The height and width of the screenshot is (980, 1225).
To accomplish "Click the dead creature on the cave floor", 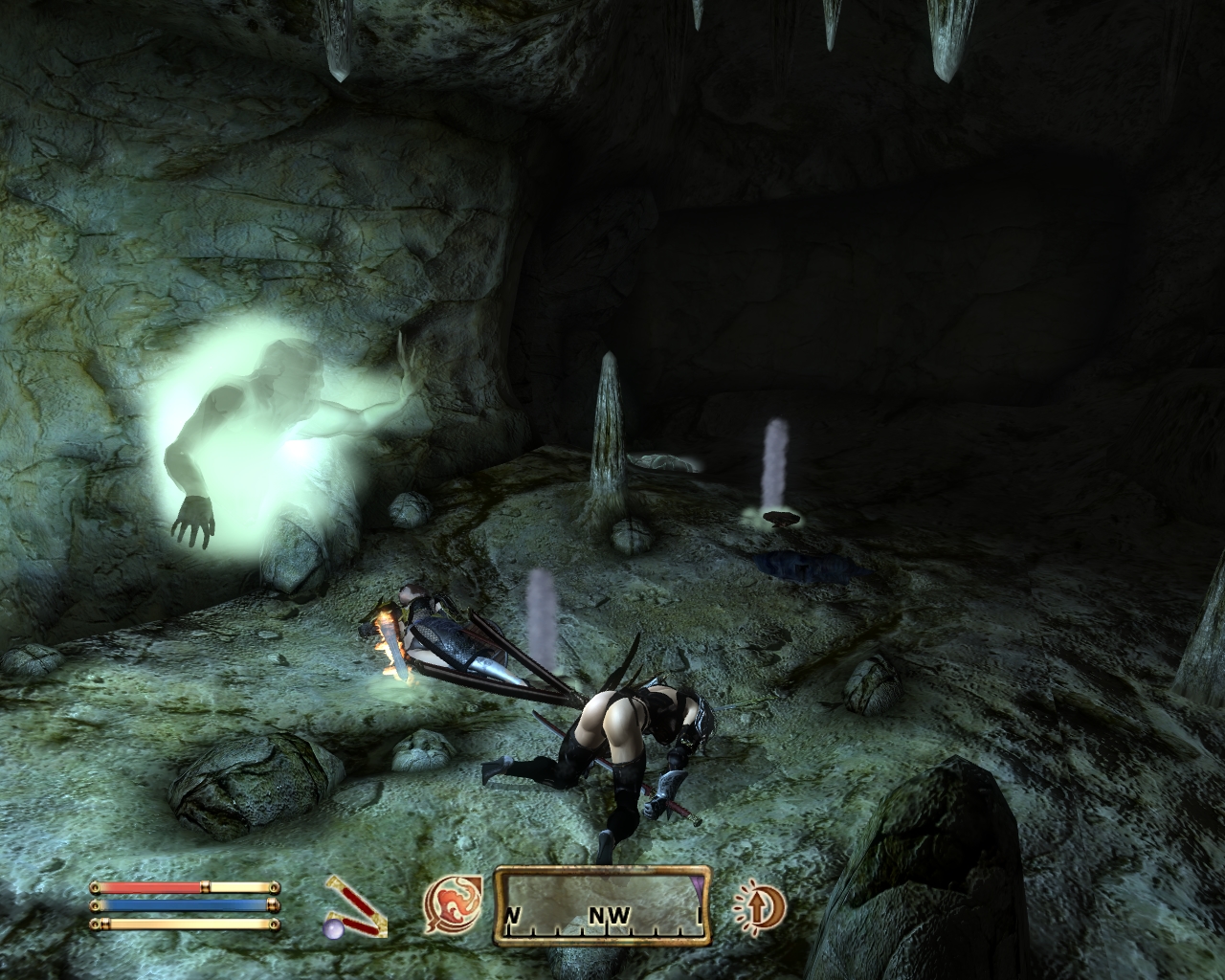I will coord(809,565).
